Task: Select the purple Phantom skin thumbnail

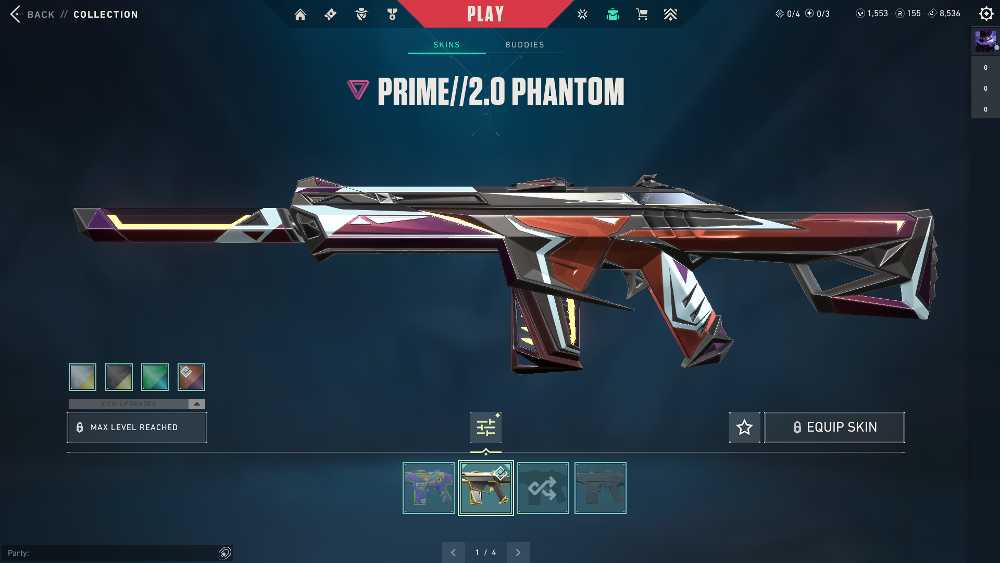Action: coord(429,488)
